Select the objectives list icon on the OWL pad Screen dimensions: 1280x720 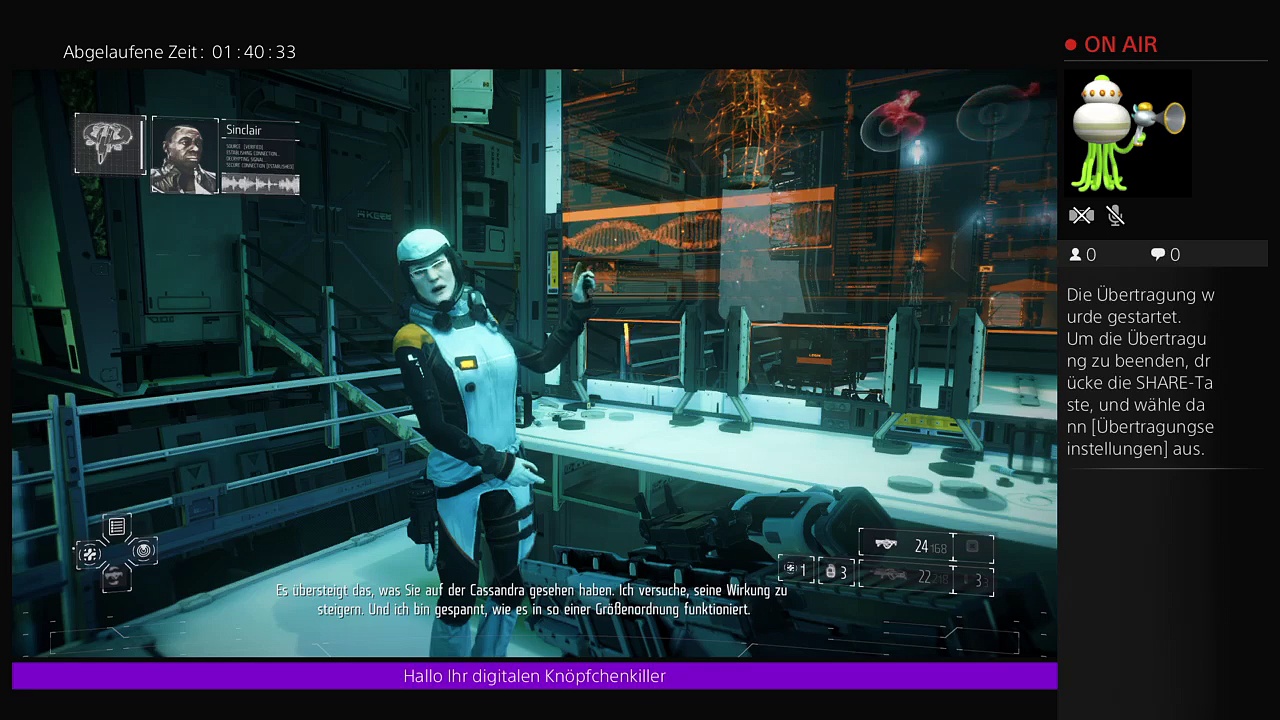coord(117,527)
